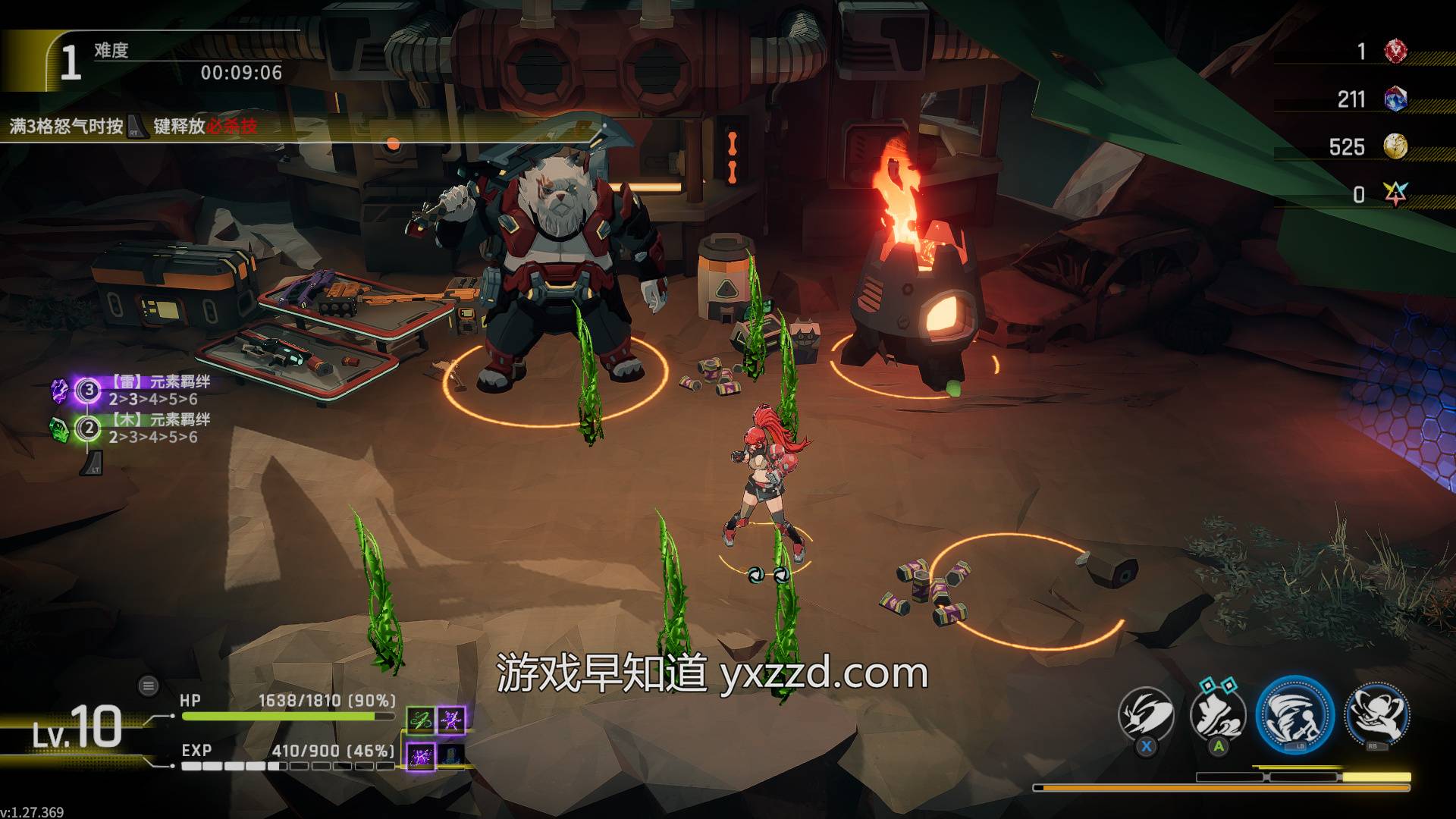Click the green vine buff icon
1456x819 pixels.
click(420, 720)
